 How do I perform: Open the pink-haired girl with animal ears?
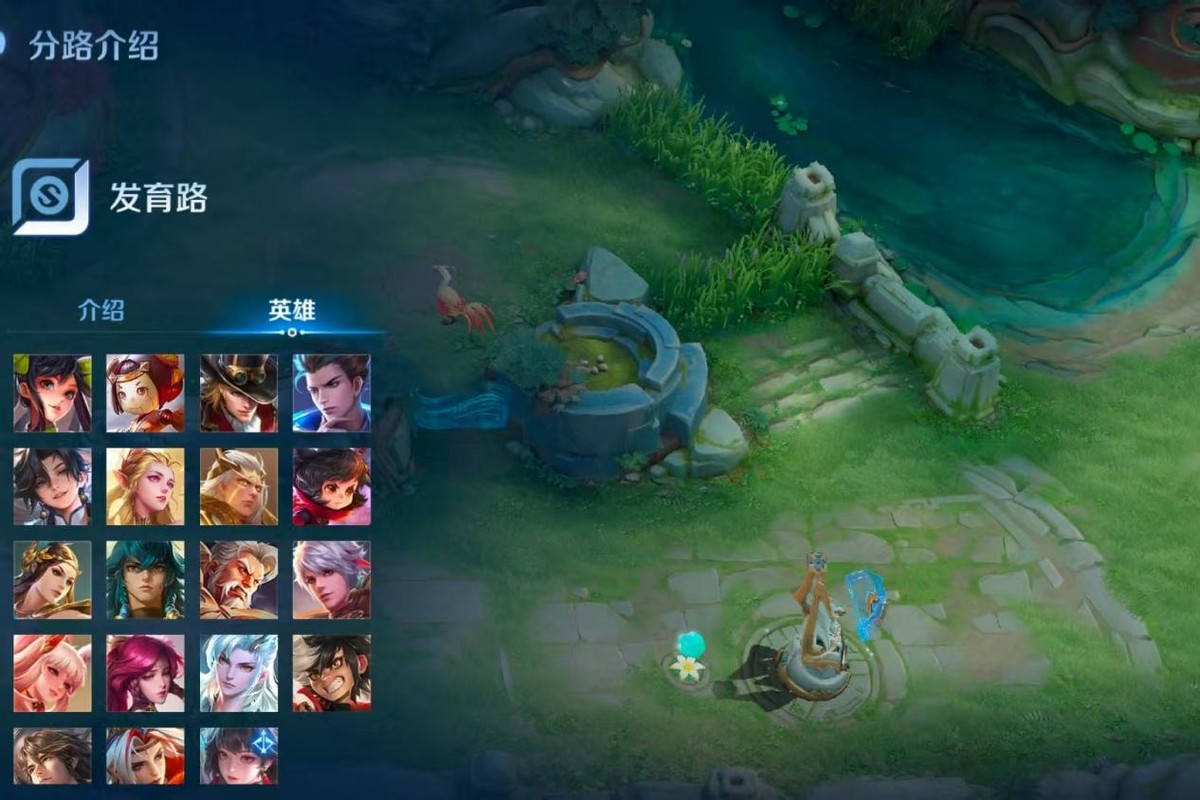[x=52, y=673]
